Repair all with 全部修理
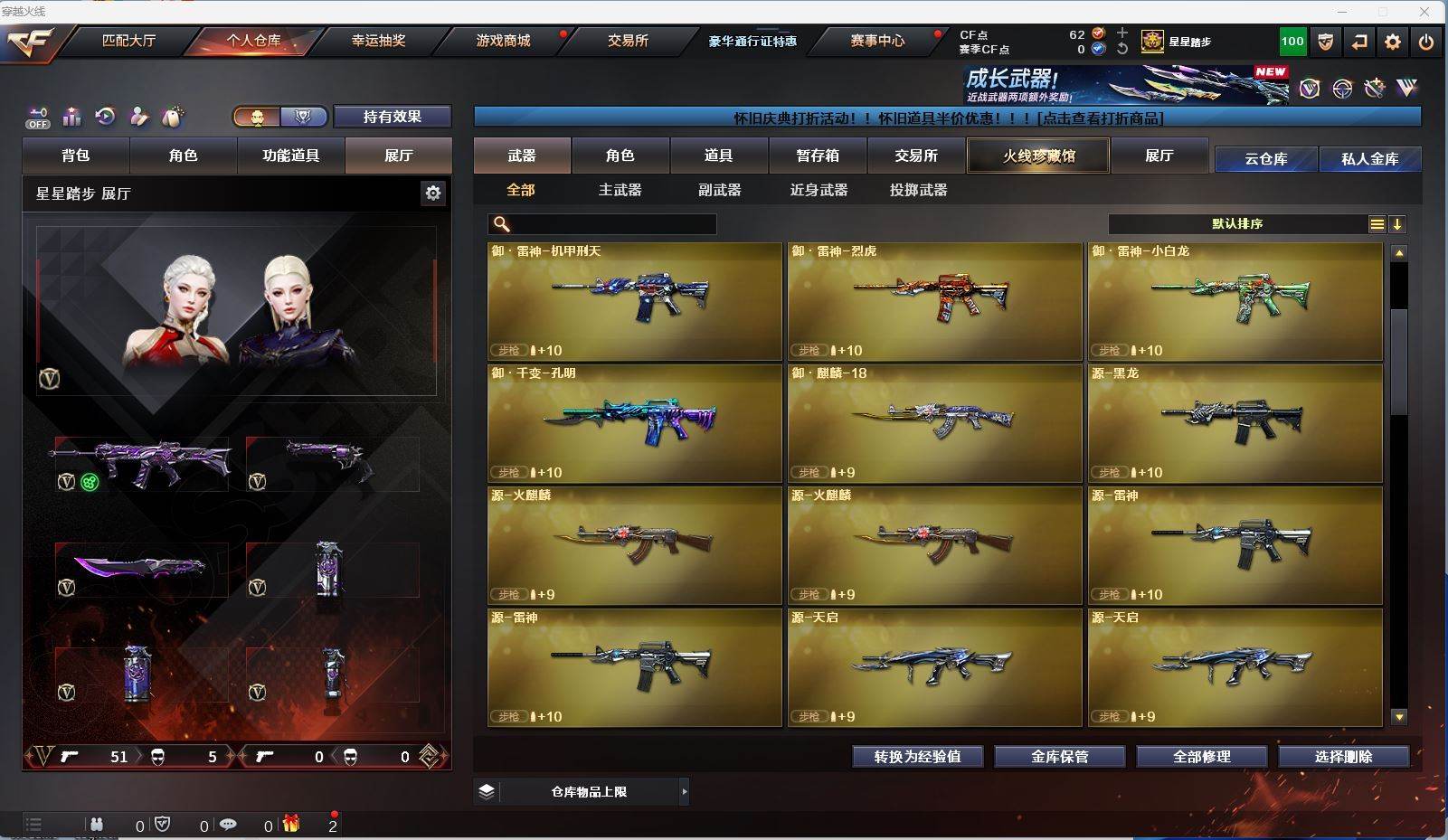The height and width of the screenshot is (840, 1448). [1201, 757]
